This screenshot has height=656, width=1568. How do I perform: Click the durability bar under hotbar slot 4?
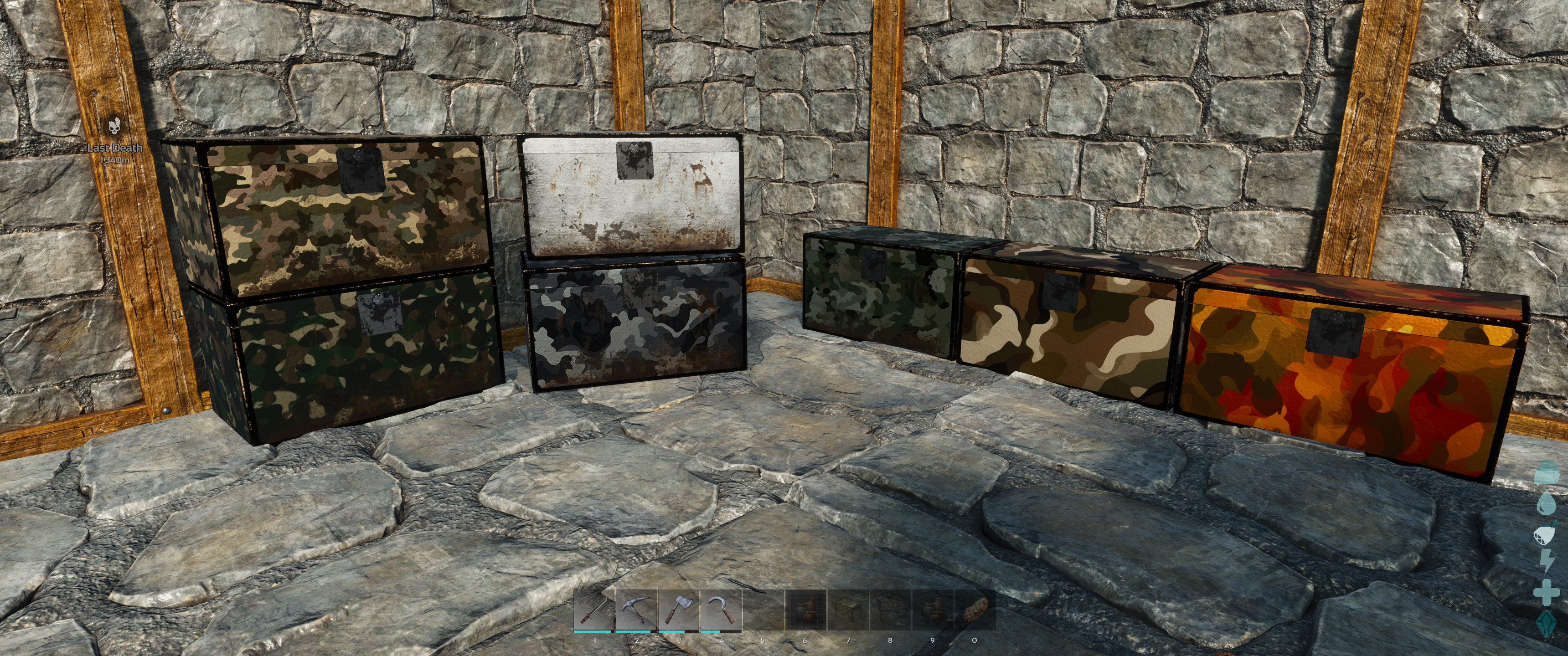(x=715, y=632)
